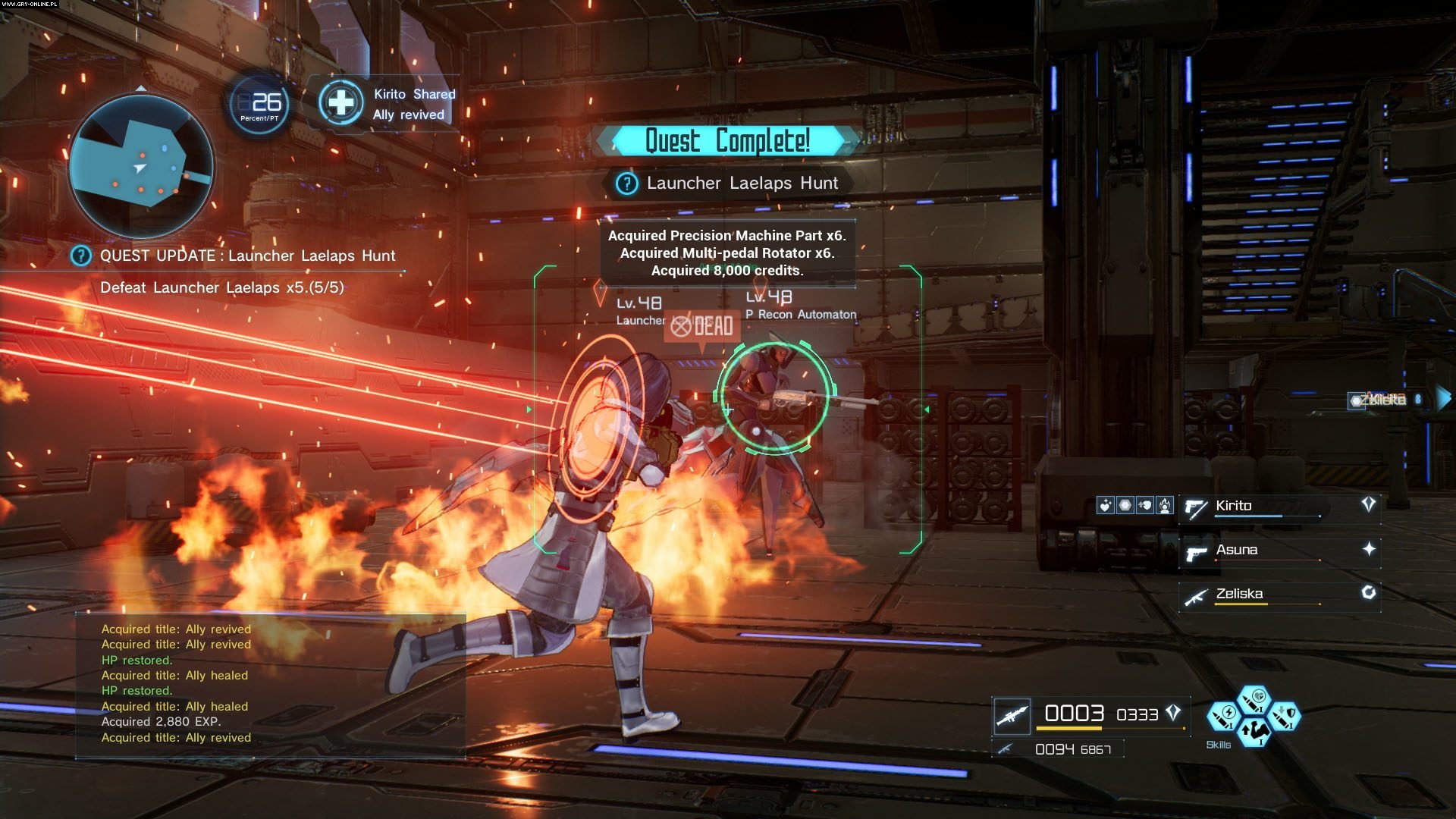Image resolution: width=1456 pixels, height=819 pixels.
Task: Activate the shield-down bullet skill
Action: 1284,716
